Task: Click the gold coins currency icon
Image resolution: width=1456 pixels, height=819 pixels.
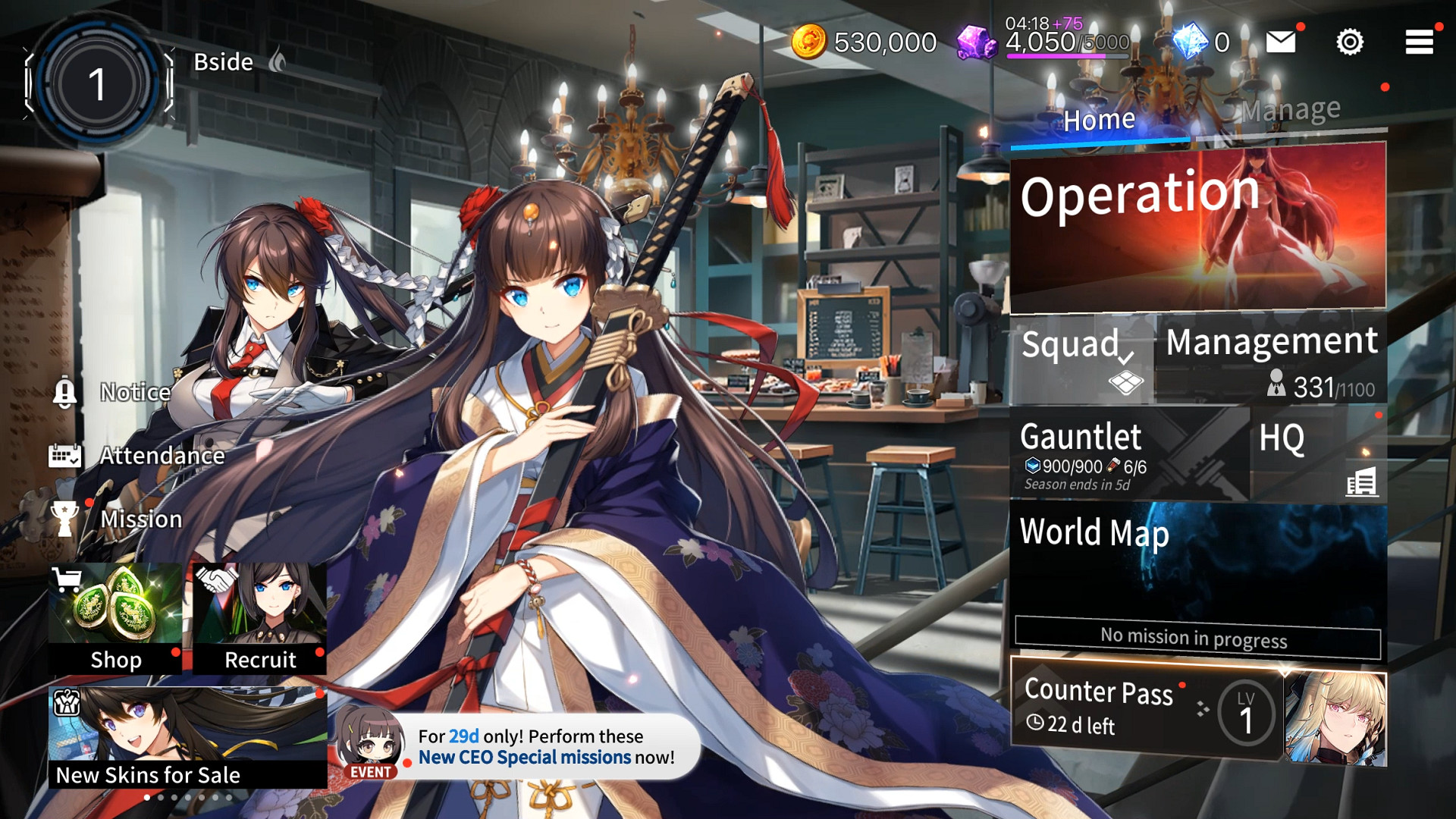Action: 809,42
